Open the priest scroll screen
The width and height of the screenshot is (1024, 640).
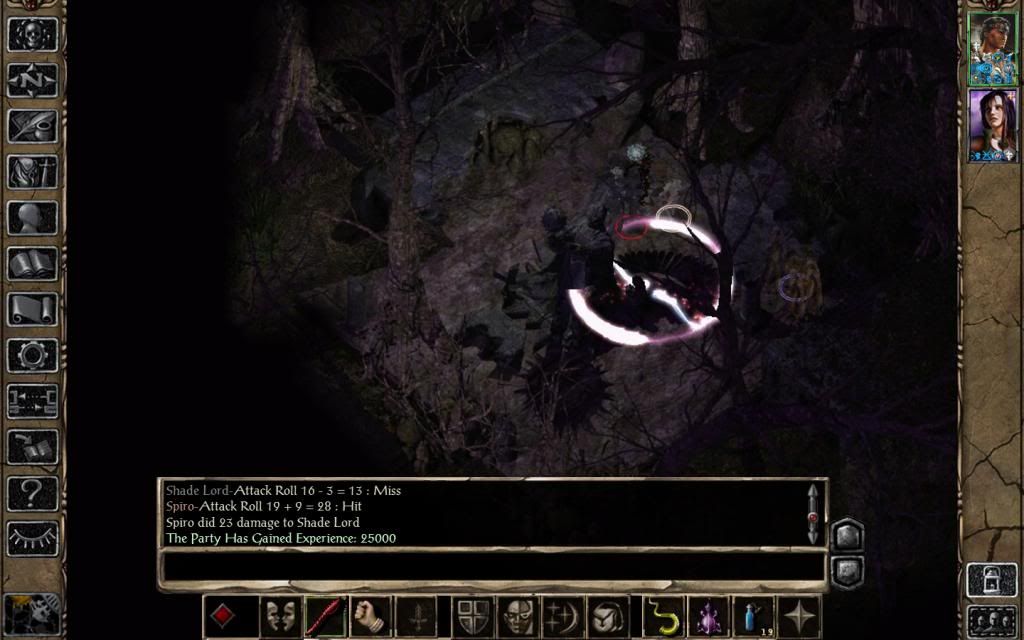pyautogui.click(x=32, y=309)
